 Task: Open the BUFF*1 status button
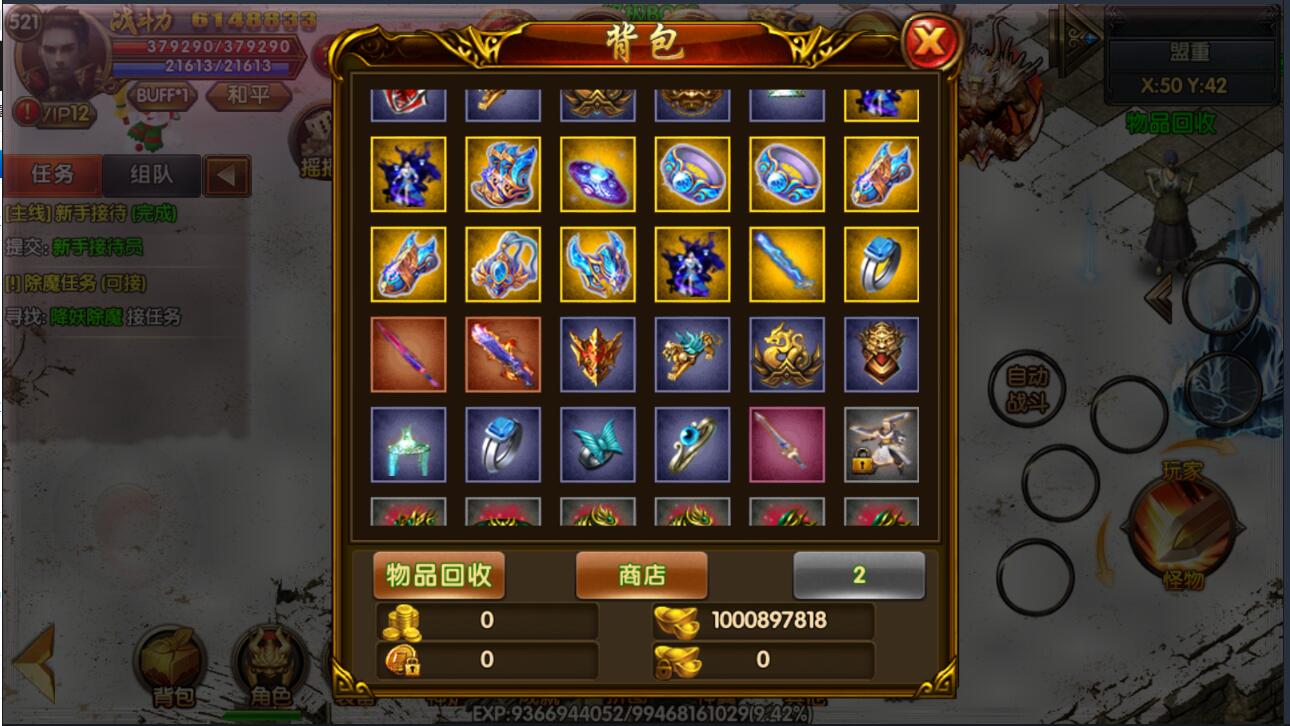(163, 96)
